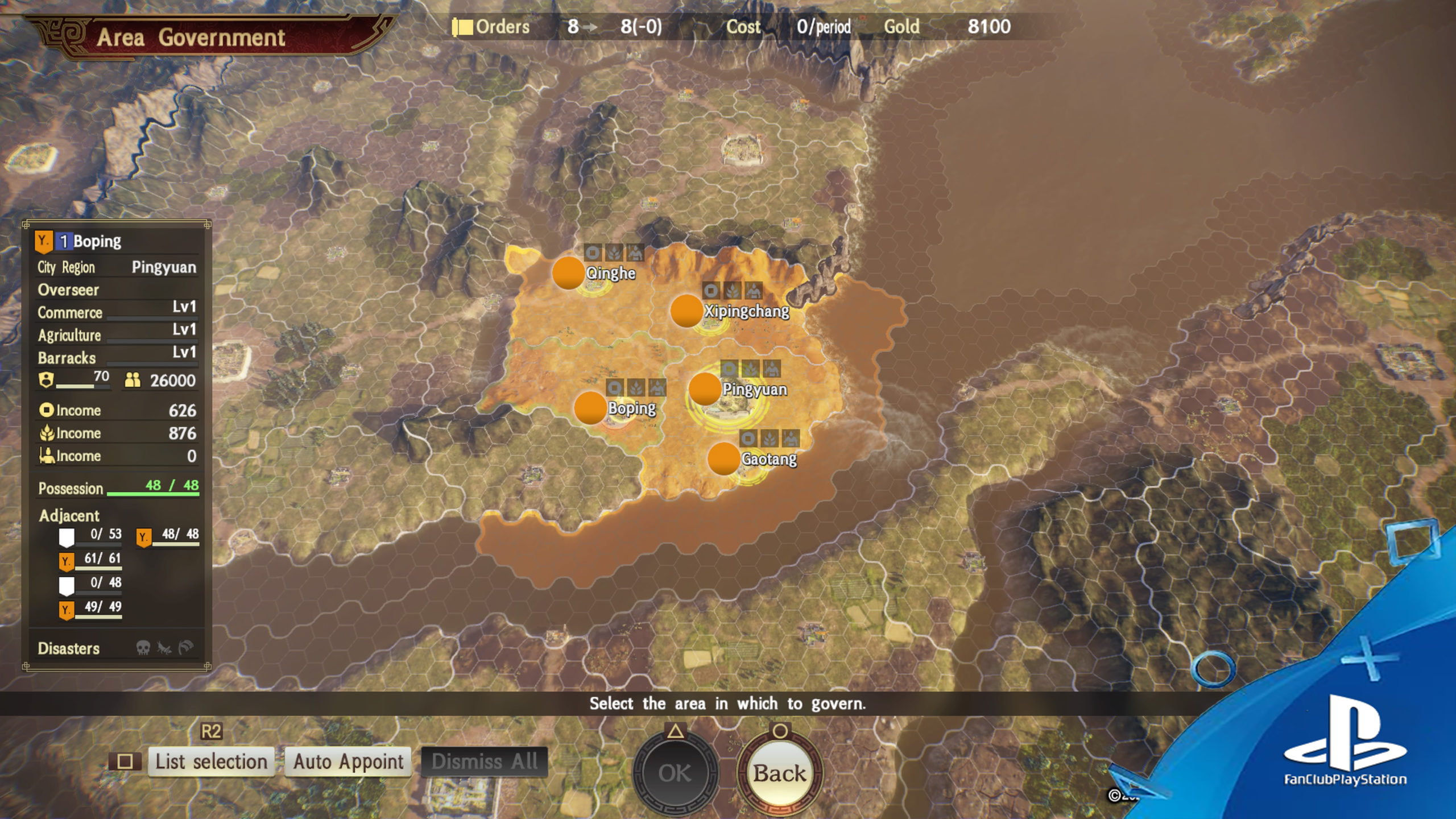Pick the Boping area marker
Image resolution: width=1456 pixels, height=819 pixels.
590,408
